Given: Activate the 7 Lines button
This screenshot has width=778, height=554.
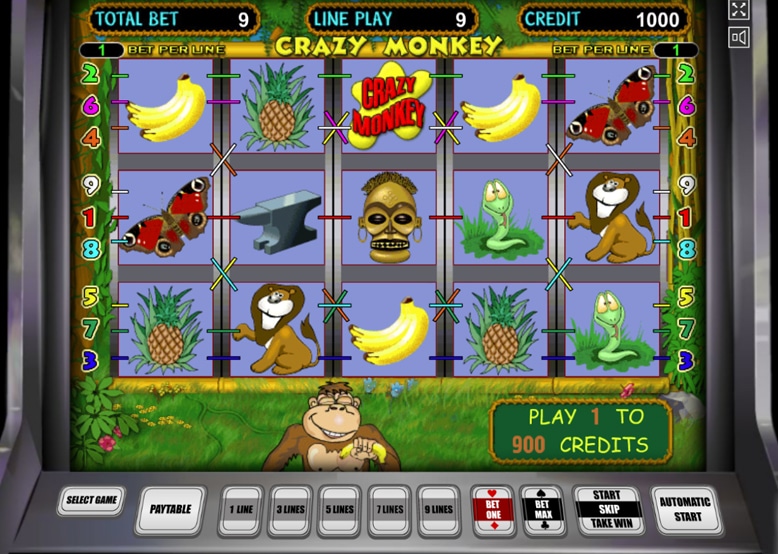Looking at the screenshot, I should tap(389, 509).
